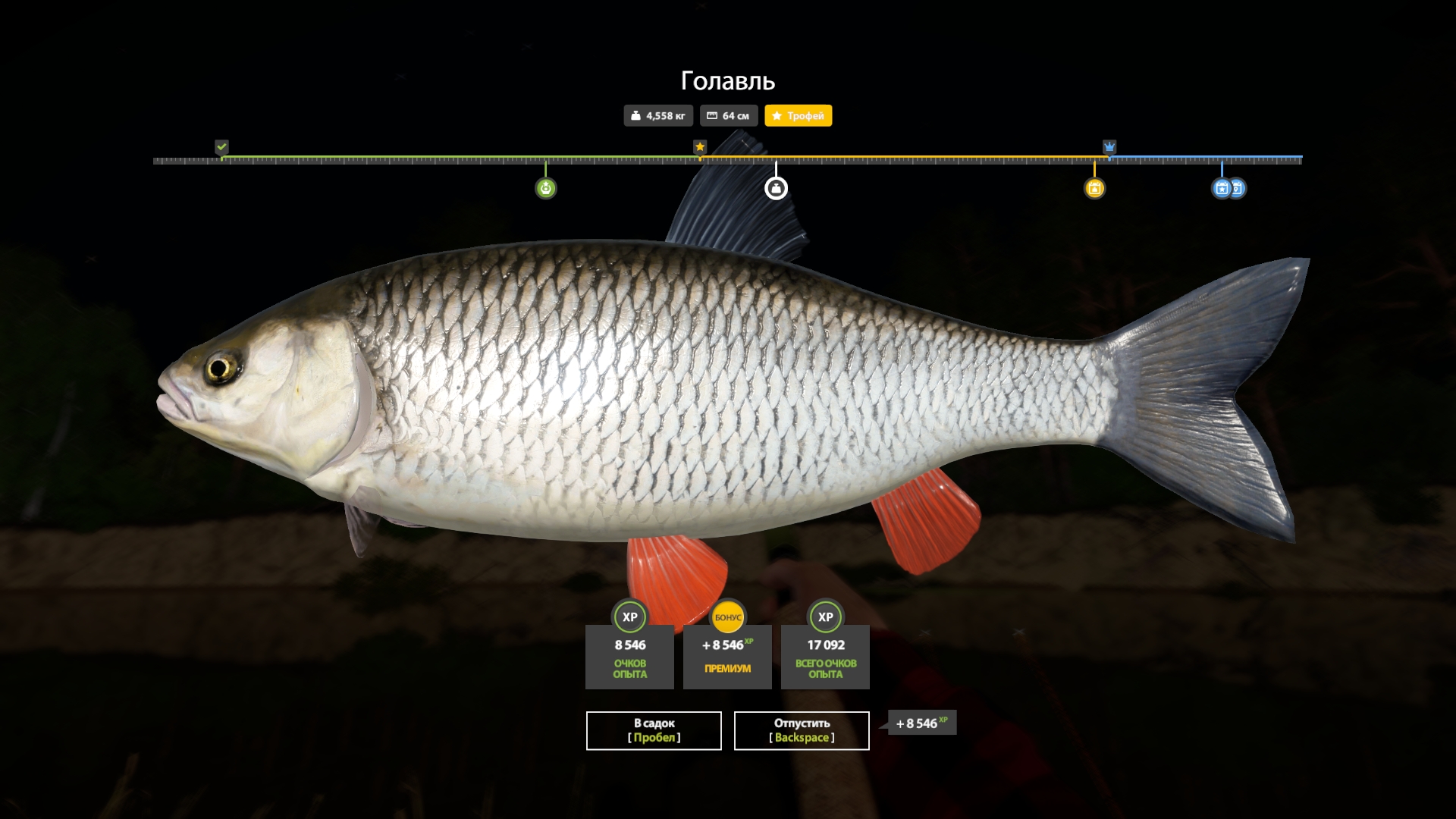Put the chub in the keepnet (В садок)
The width and height of the screenshot is (1456, 819).
click(x=654, y=730)
